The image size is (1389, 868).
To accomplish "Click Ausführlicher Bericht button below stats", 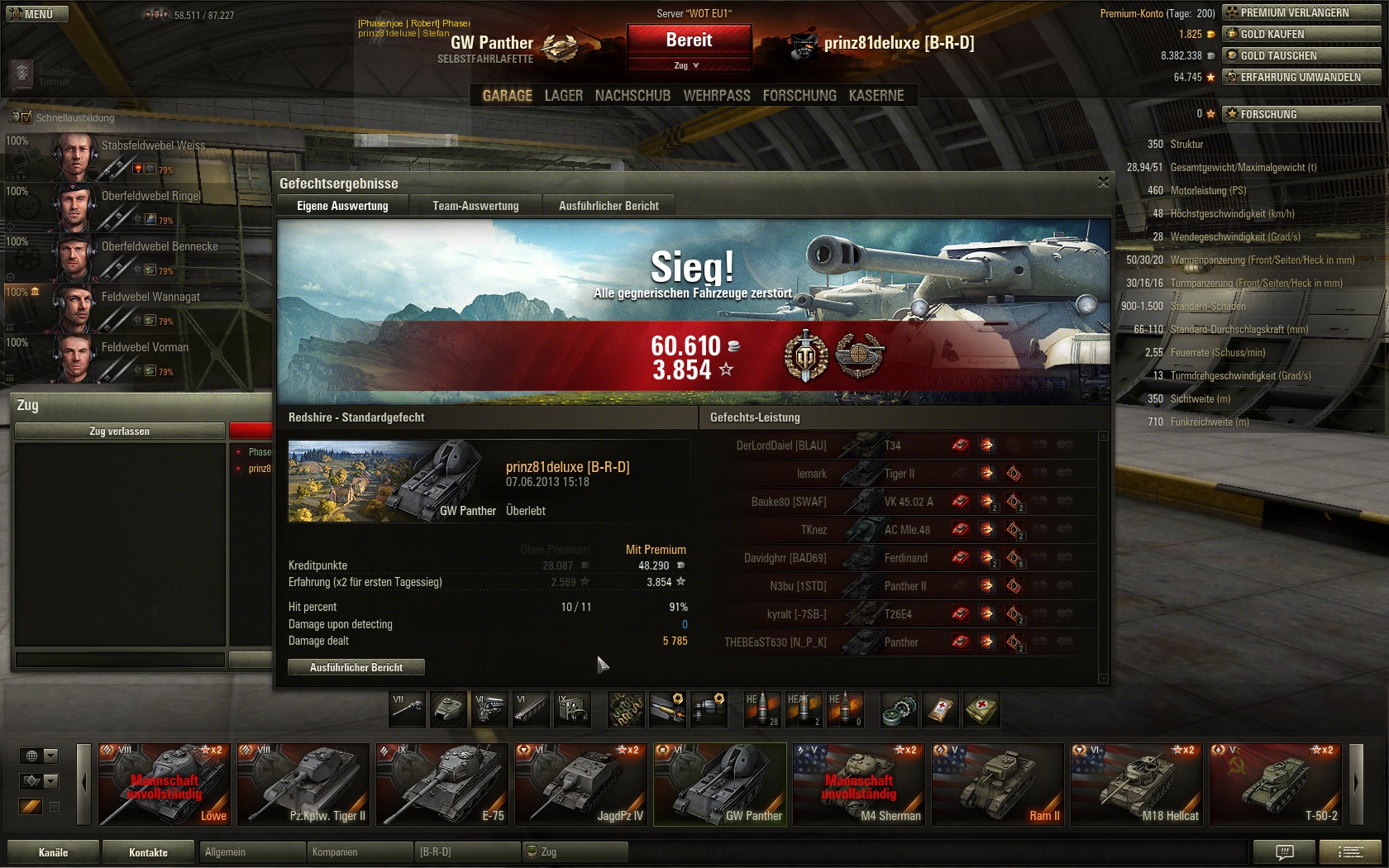I will [x=356, y=667].
